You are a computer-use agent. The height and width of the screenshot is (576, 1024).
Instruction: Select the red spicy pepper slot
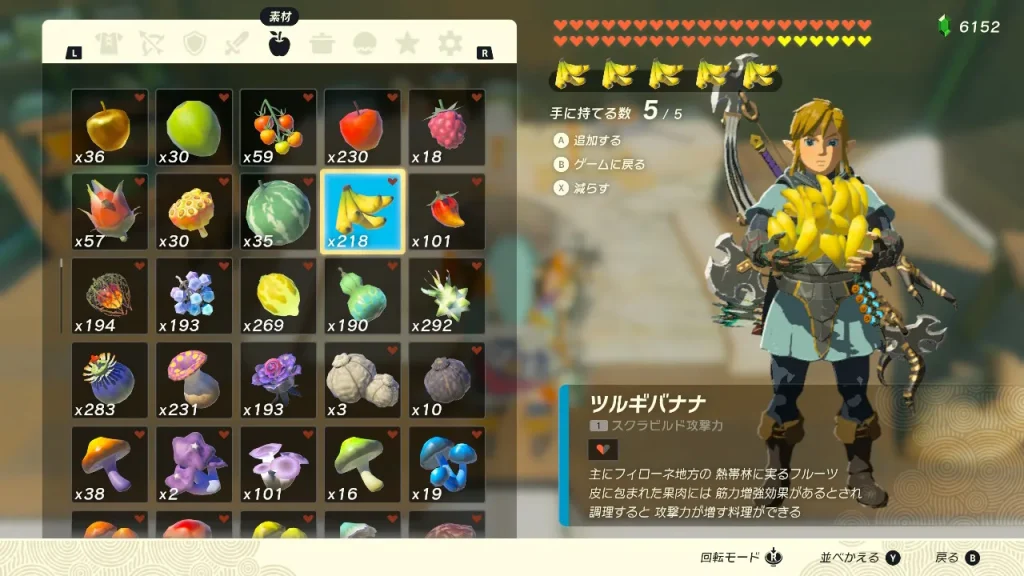446,211
